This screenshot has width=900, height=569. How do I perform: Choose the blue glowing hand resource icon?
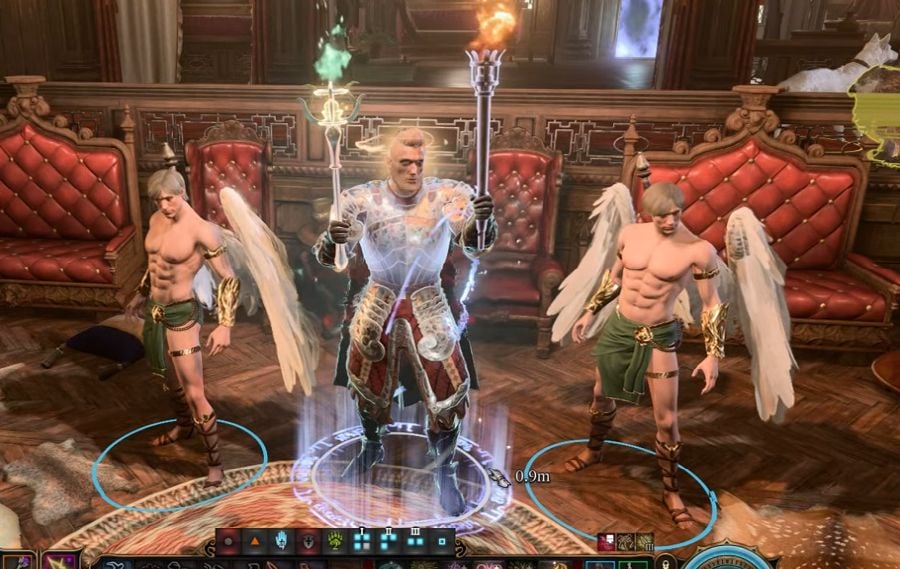click(281, 541)
